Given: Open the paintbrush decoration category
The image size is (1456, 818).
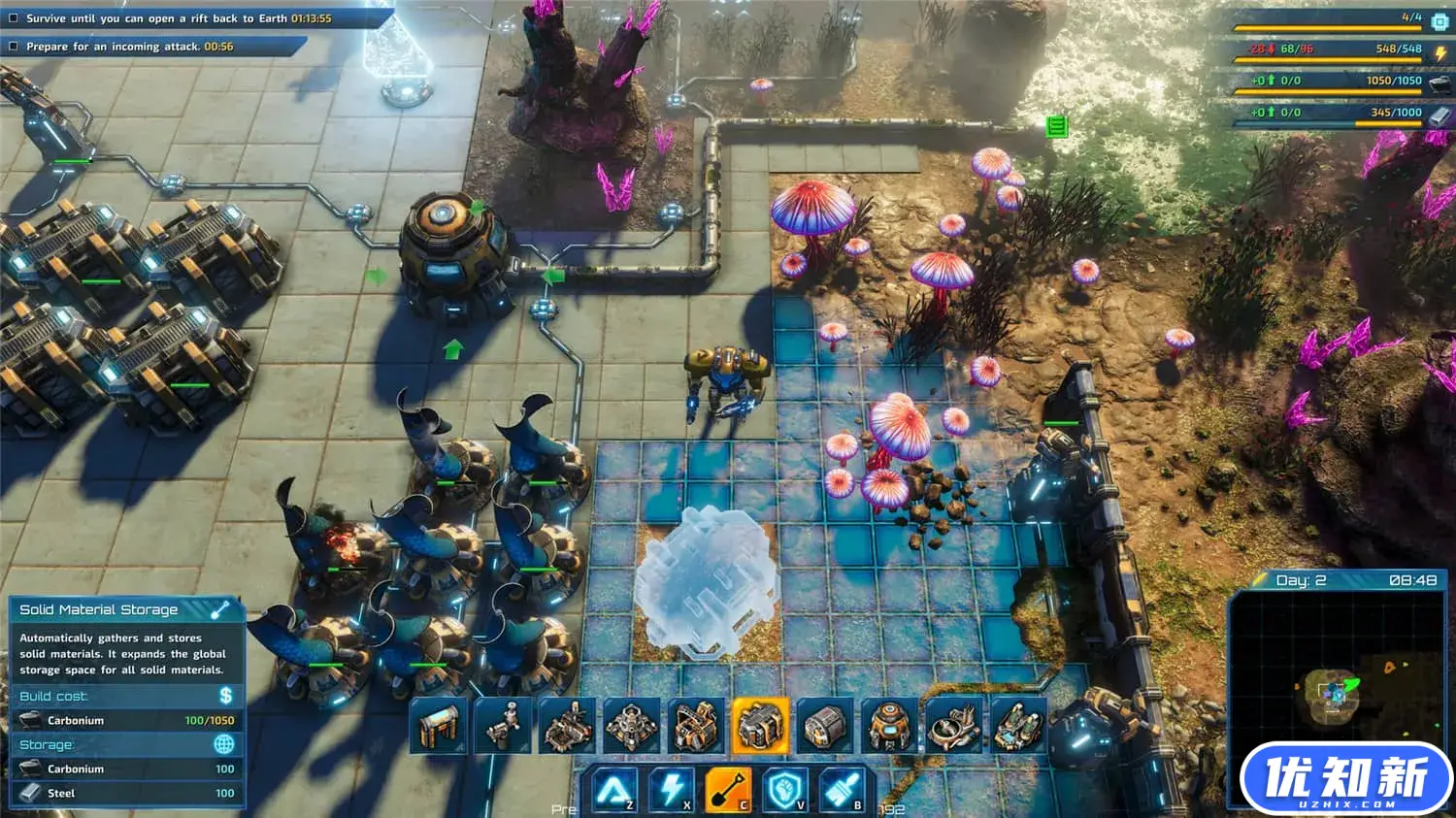Looking at the screenshot, I should pyautogui.click(x=842, y=791).
